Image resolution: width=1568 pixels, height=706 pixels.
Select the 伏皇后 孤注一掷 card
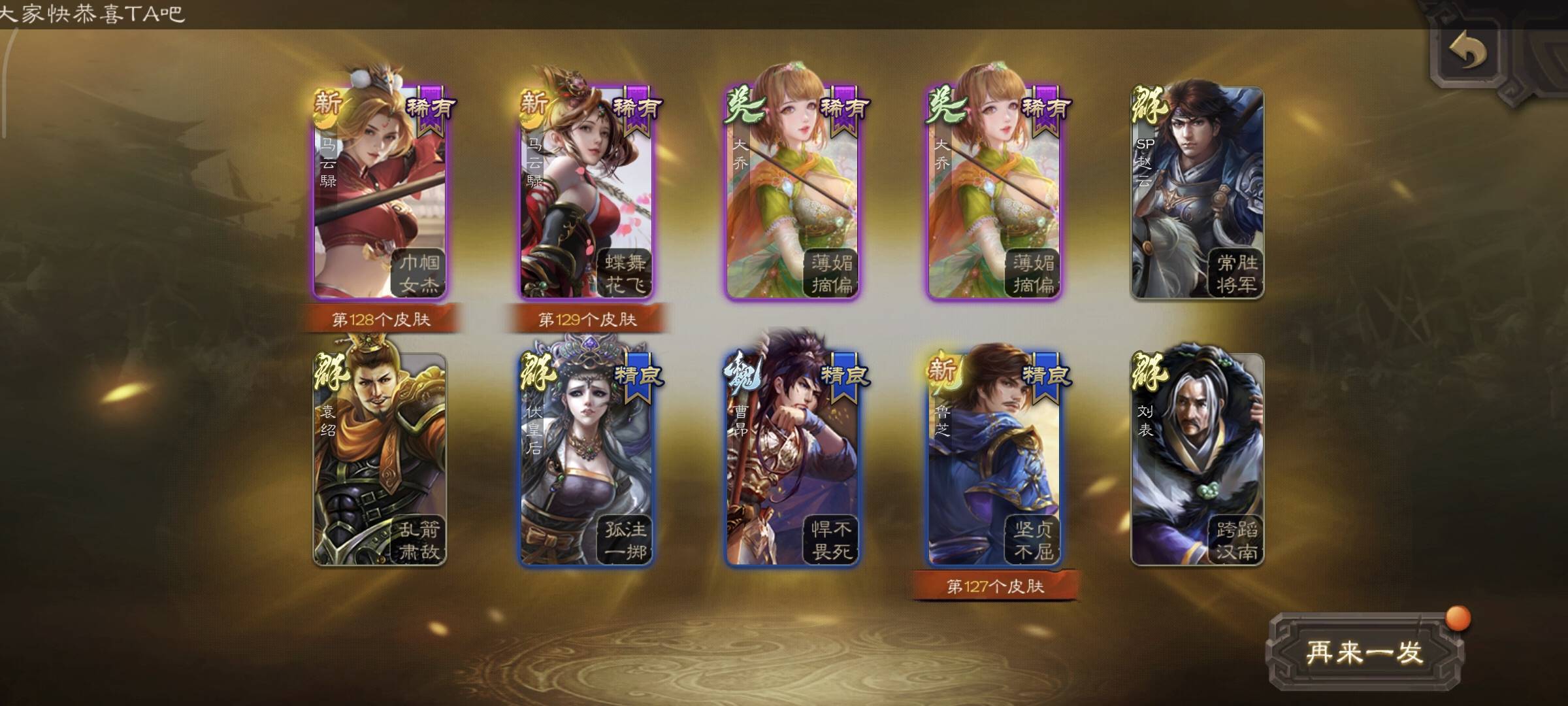pyautogui.click(x=586, y=460)
